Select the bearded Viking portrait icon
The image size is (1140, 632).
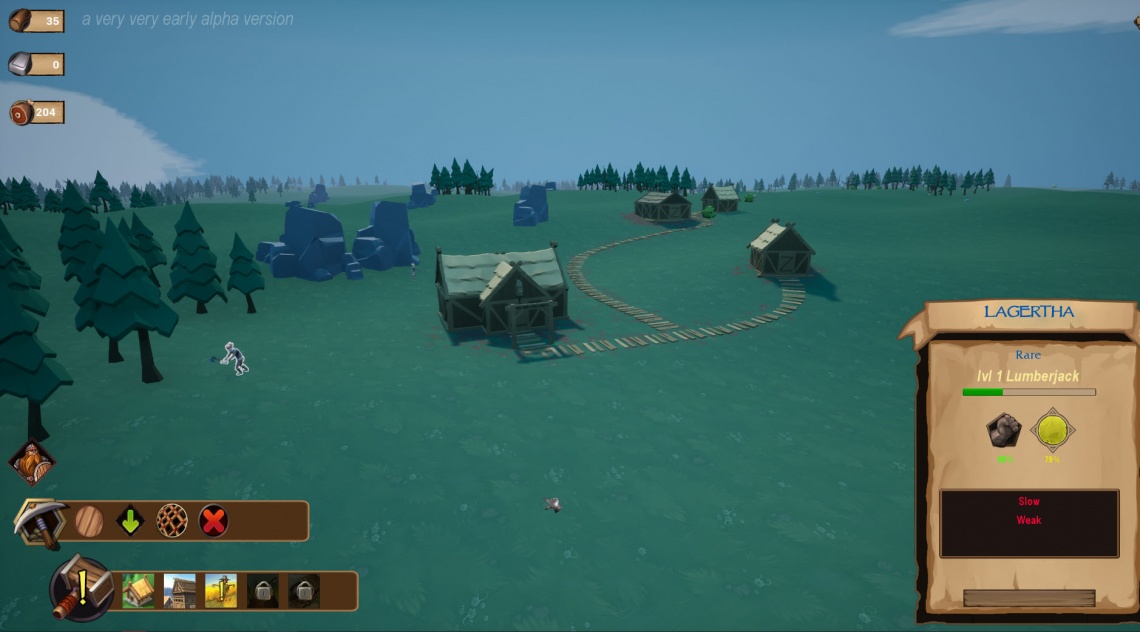31,463
